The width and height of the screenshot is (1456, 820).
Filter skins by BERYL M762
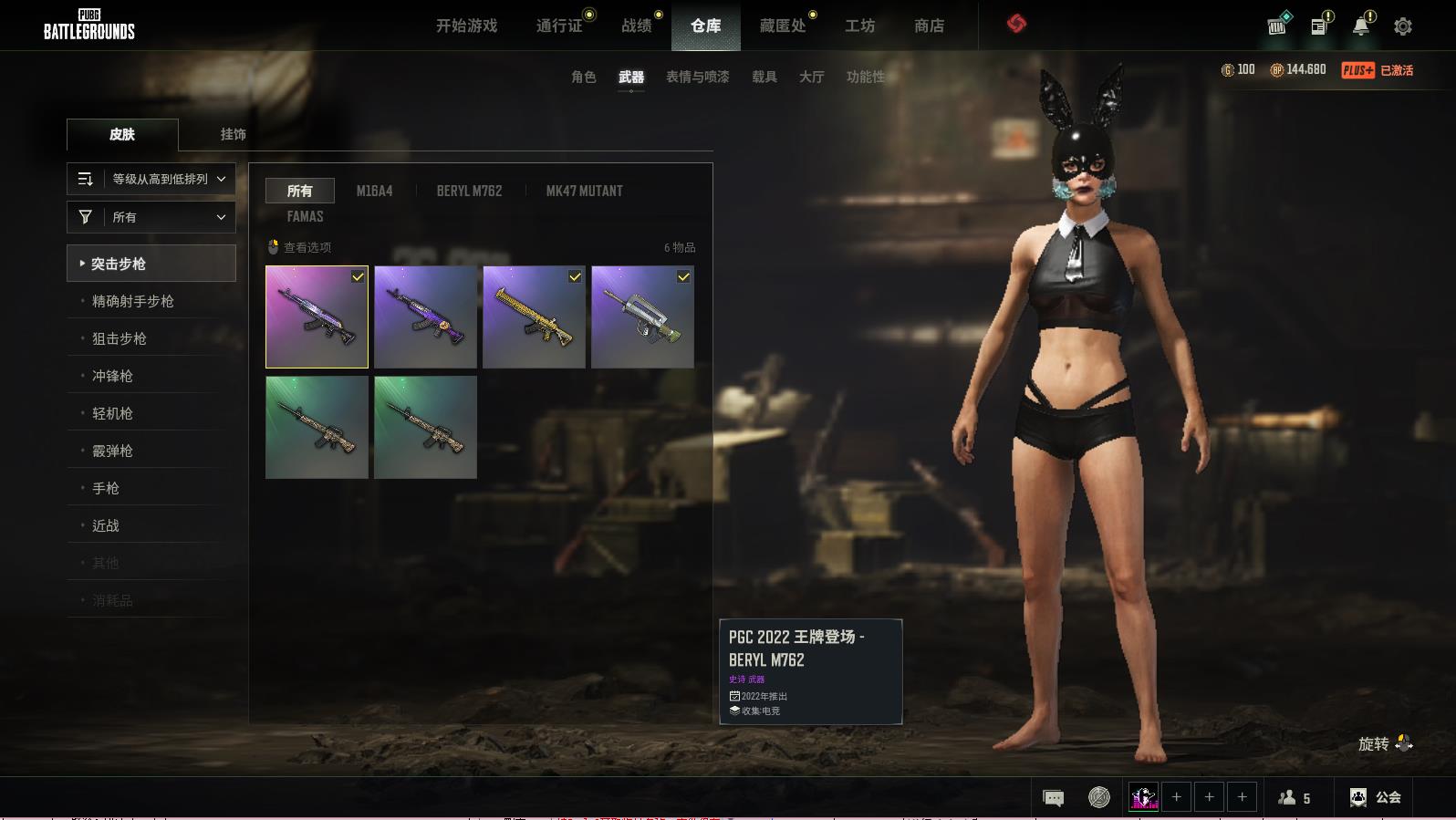click(x=469, y=191)
